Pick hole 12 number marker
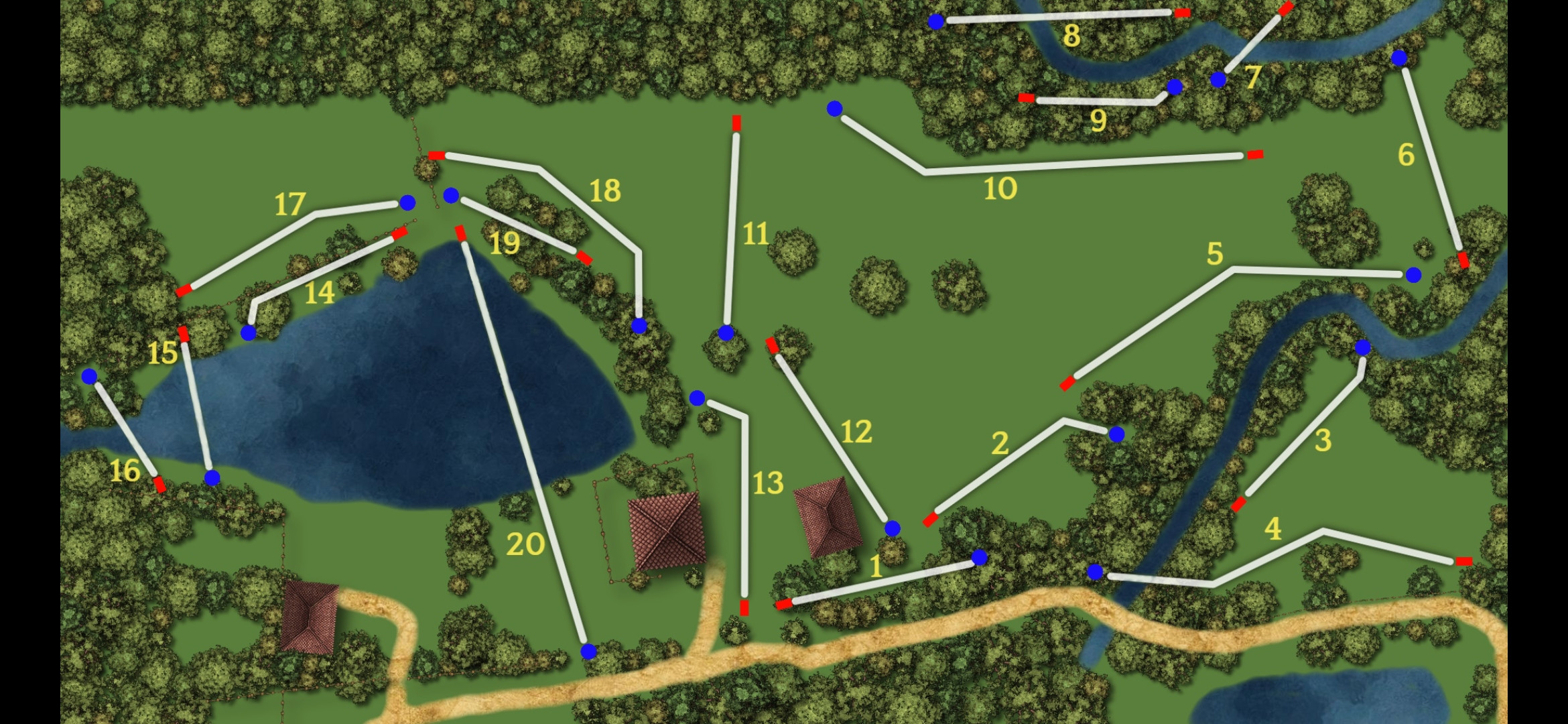Viewport: 1568px width, 724px height. point(856,432)
